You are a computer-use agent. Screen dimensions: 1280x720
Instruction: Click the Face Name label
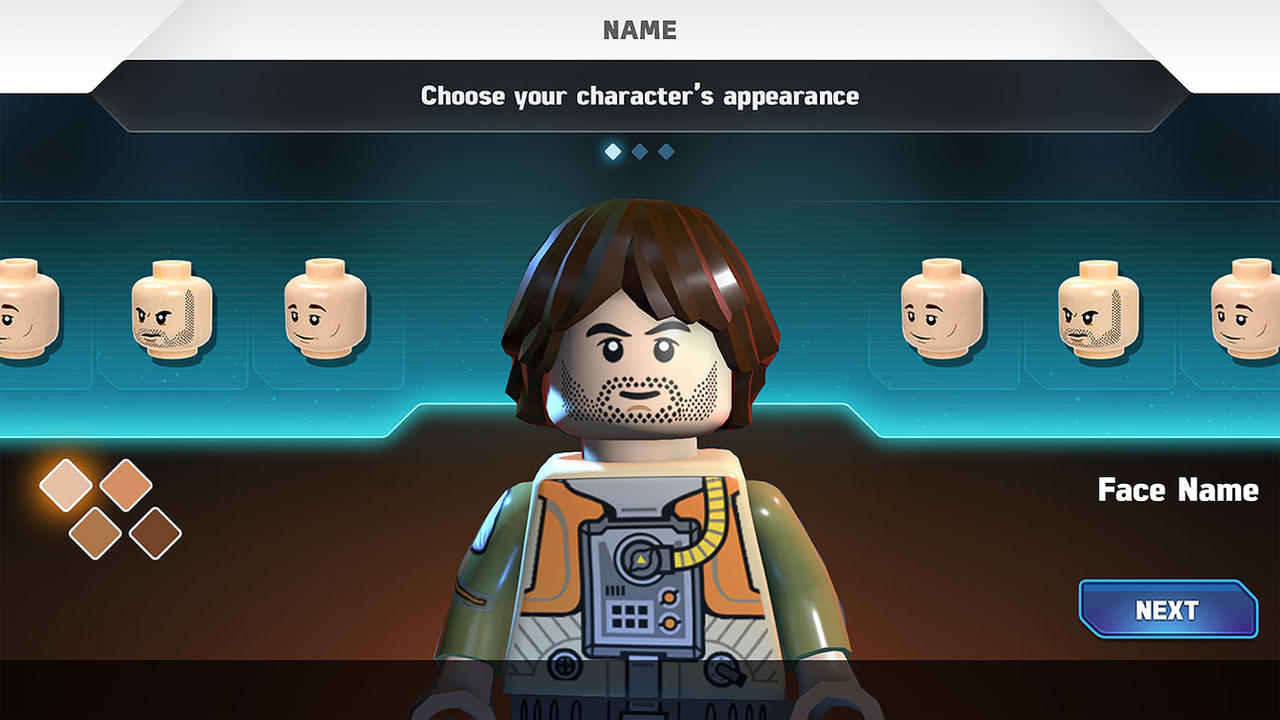1178,491
